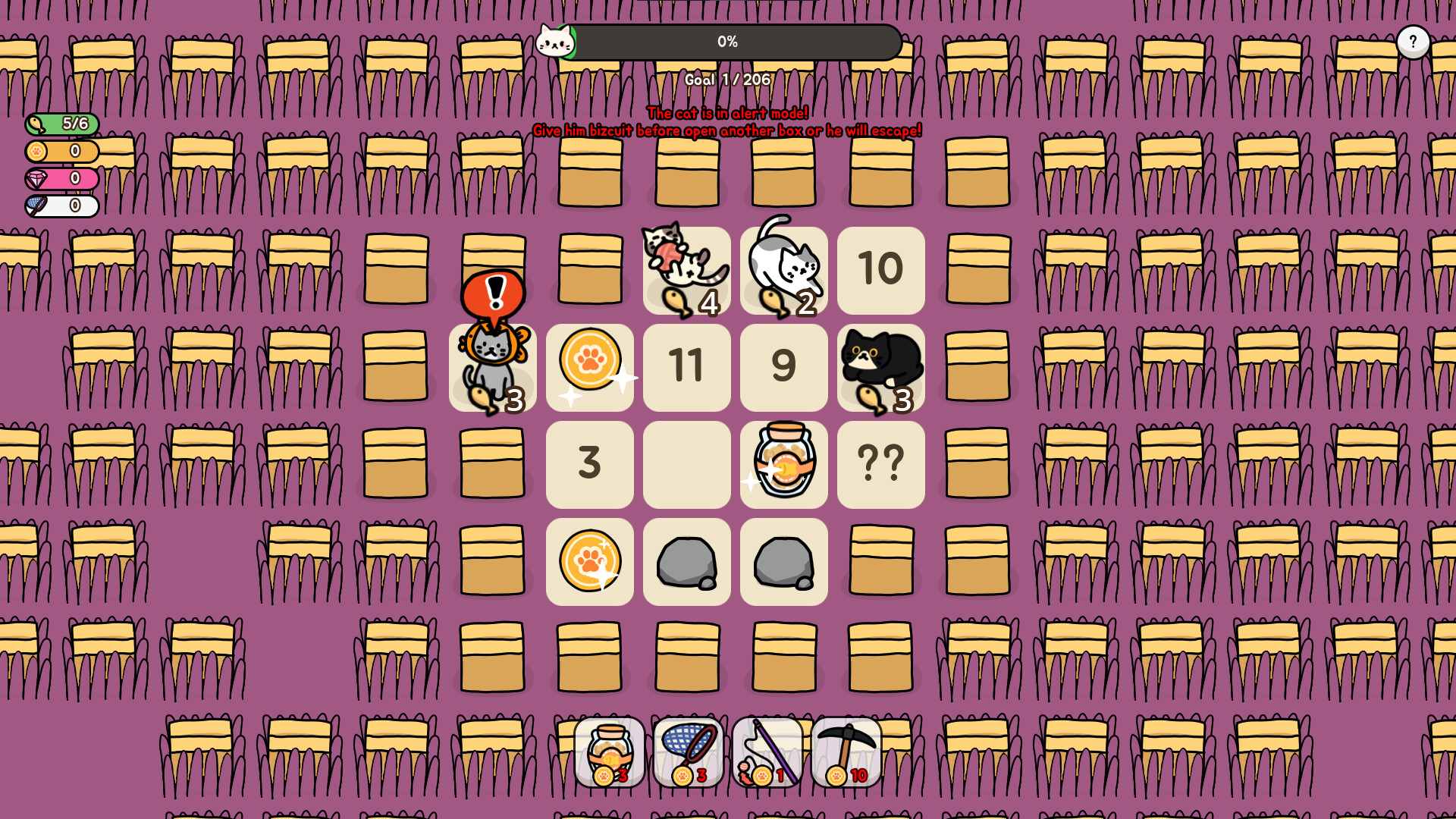Click the left rock tile

[686, 561]
